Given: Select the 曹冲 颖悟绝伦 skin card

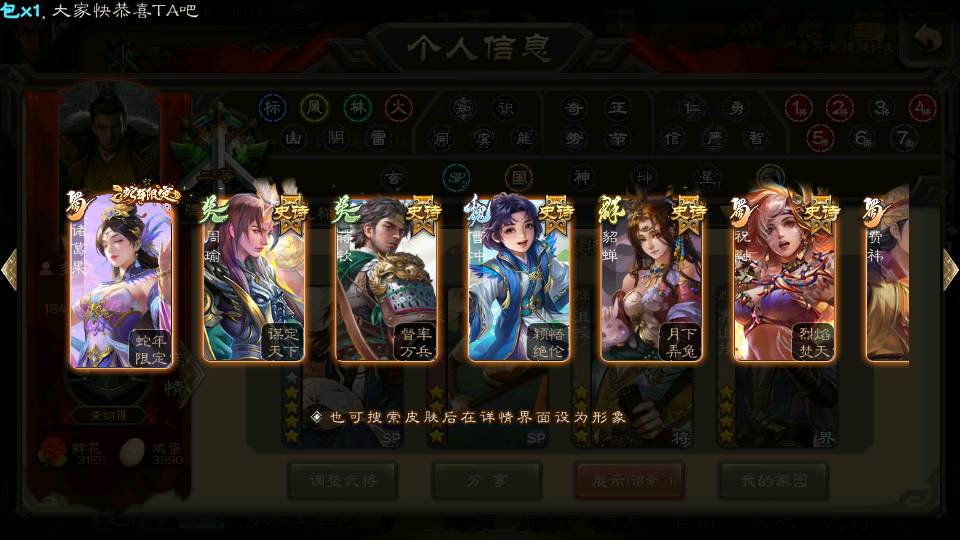Looking at the screenshot, I should [520, 278].
